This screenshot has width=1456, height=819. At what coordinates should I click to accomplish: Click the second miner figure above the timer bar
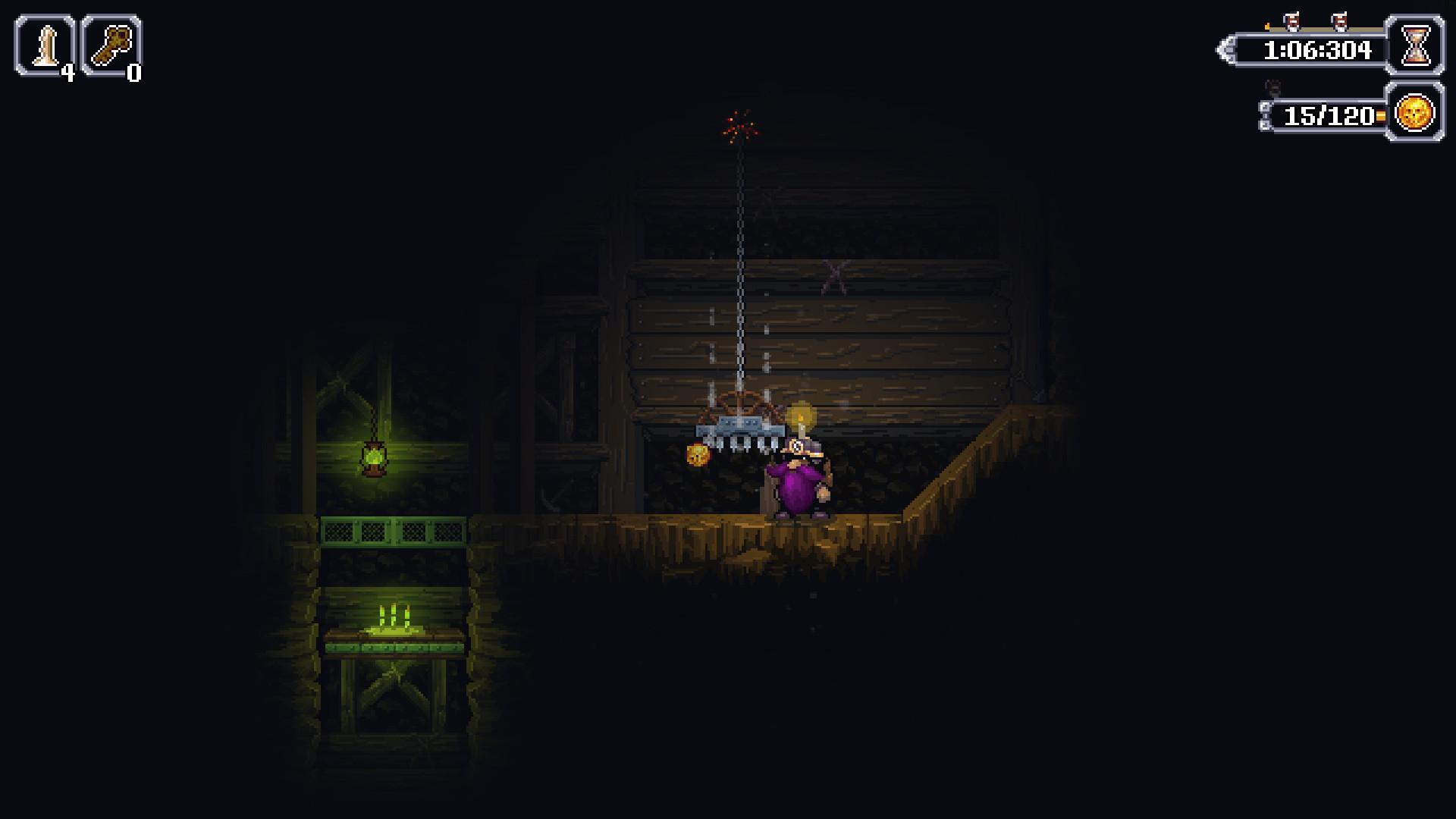[x=1340, y=21]
